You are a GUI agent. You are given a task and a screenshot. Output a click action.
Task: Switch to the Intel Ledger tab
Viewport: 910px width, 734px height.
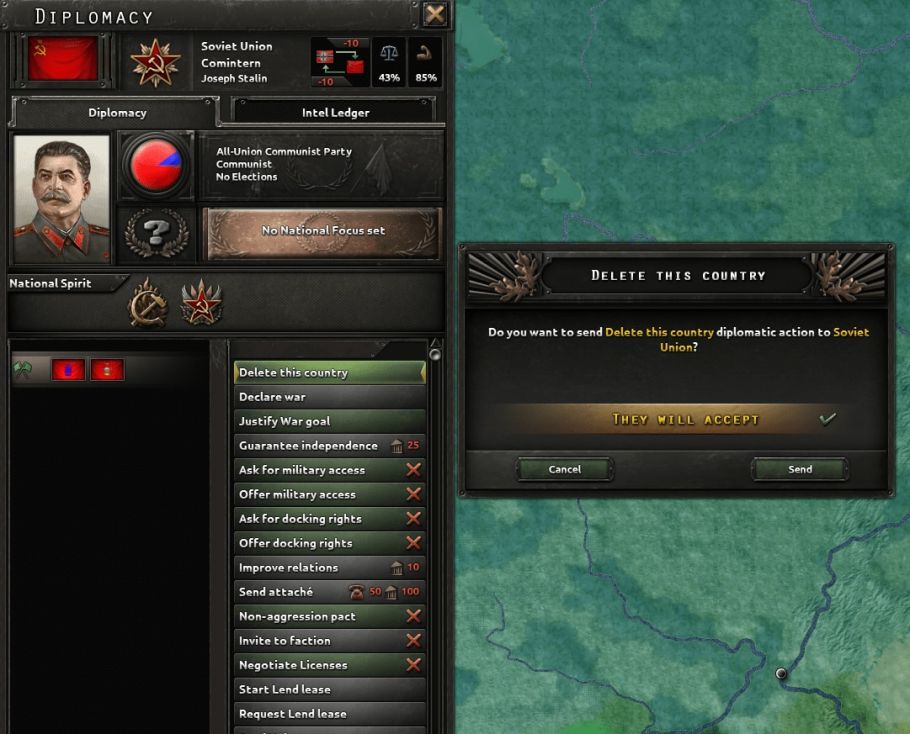click(x=335, y=113)
